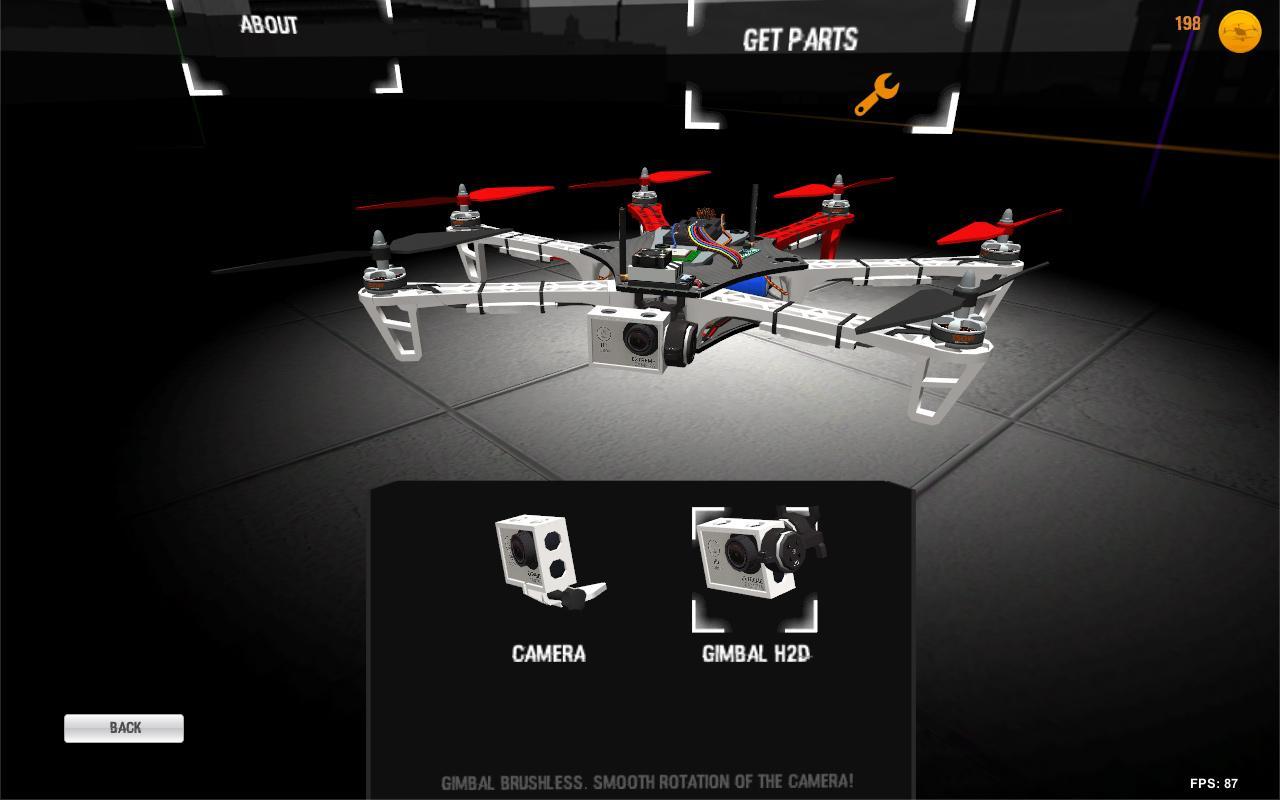Open the GET PARTS tab
This screenshot has height=800, width=1280.
(799, 40)
